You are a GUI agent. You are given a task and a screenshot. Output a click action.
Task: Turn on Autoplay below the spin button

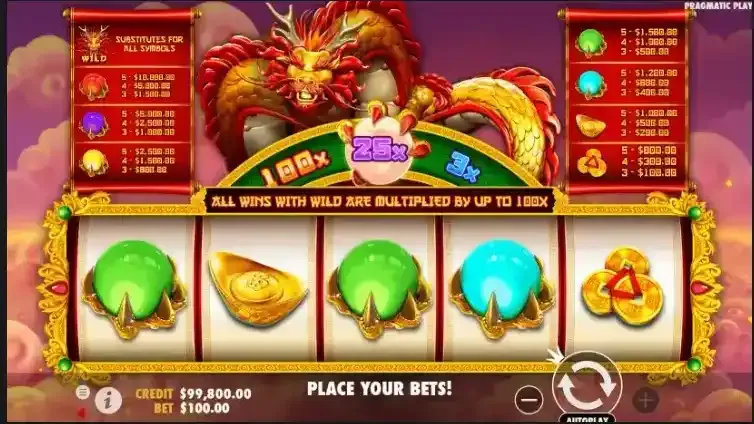pos(587,419)
